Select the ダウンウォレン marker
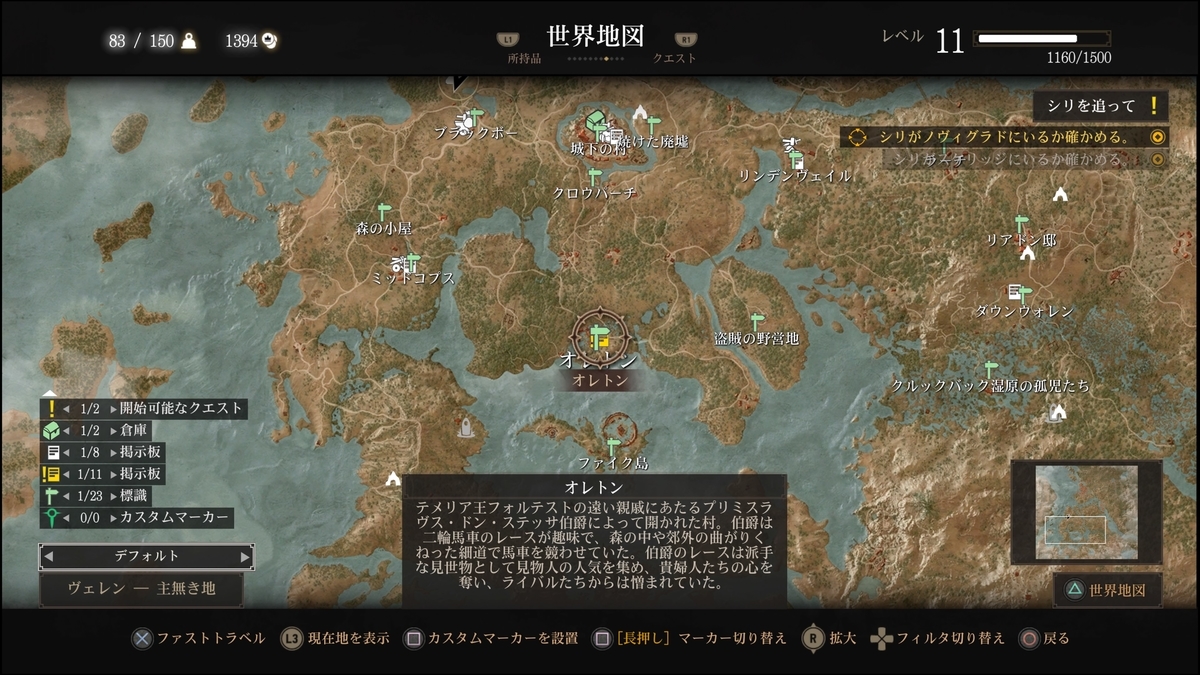 pyautogui.click(x=1019, y=293)
